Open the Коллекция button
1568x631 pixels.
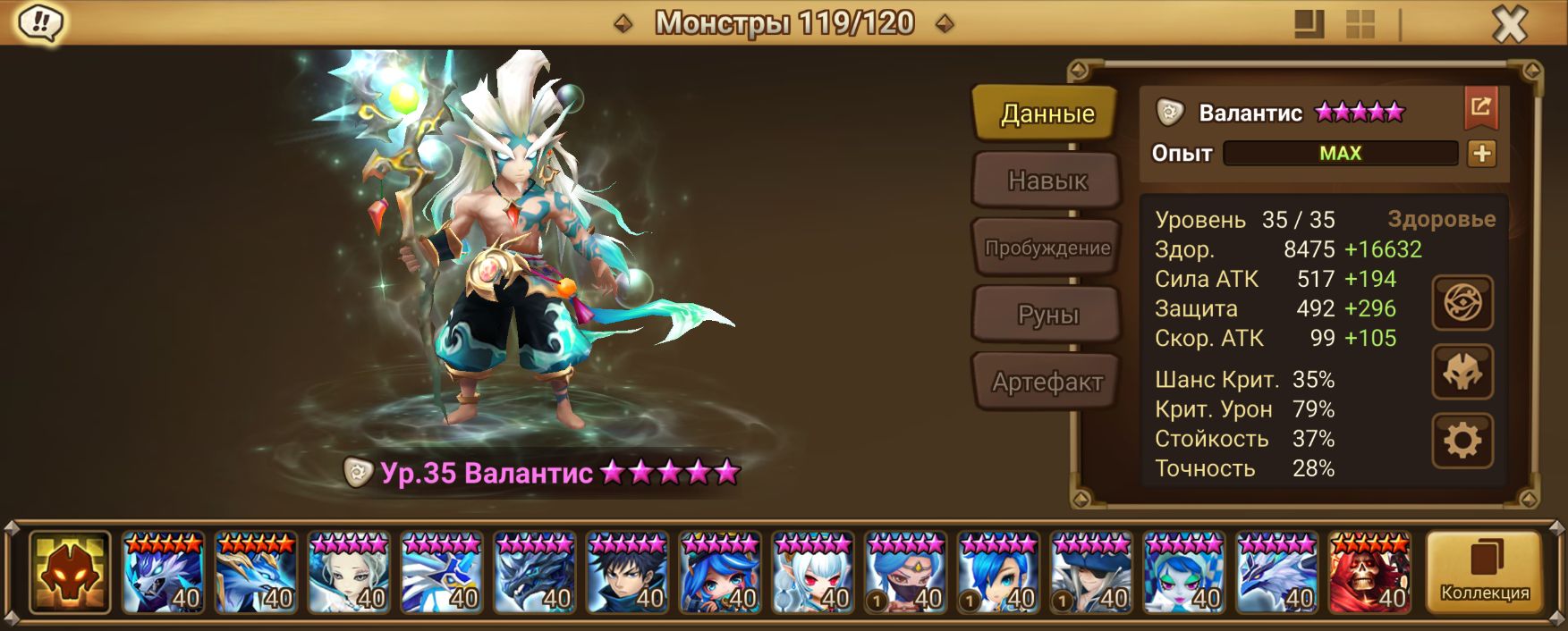click(1484, 572)
